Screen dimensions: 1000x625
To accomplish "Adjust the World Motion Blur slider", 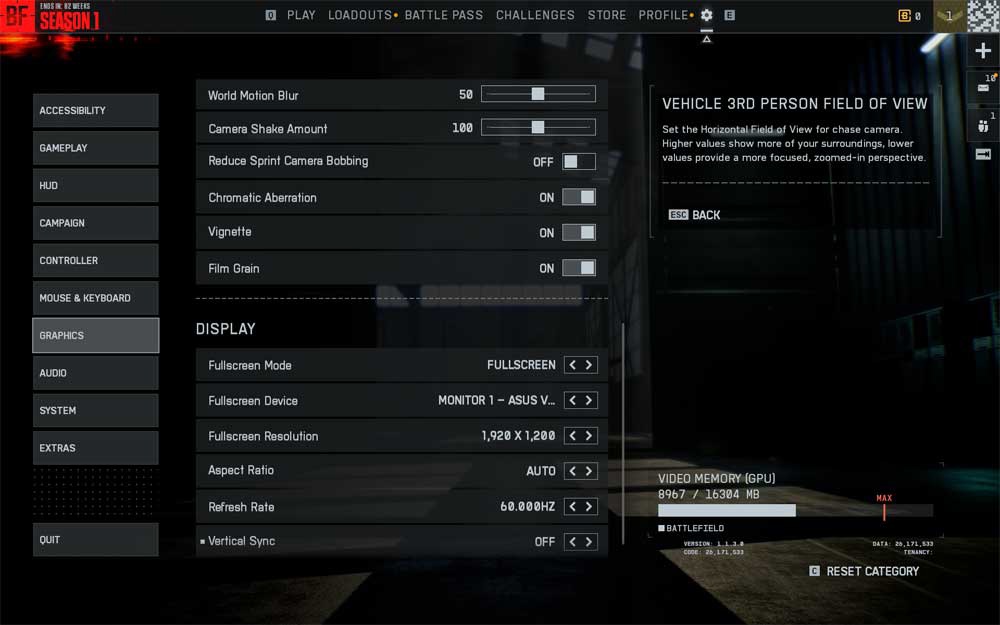I will (x=538, y=95).
